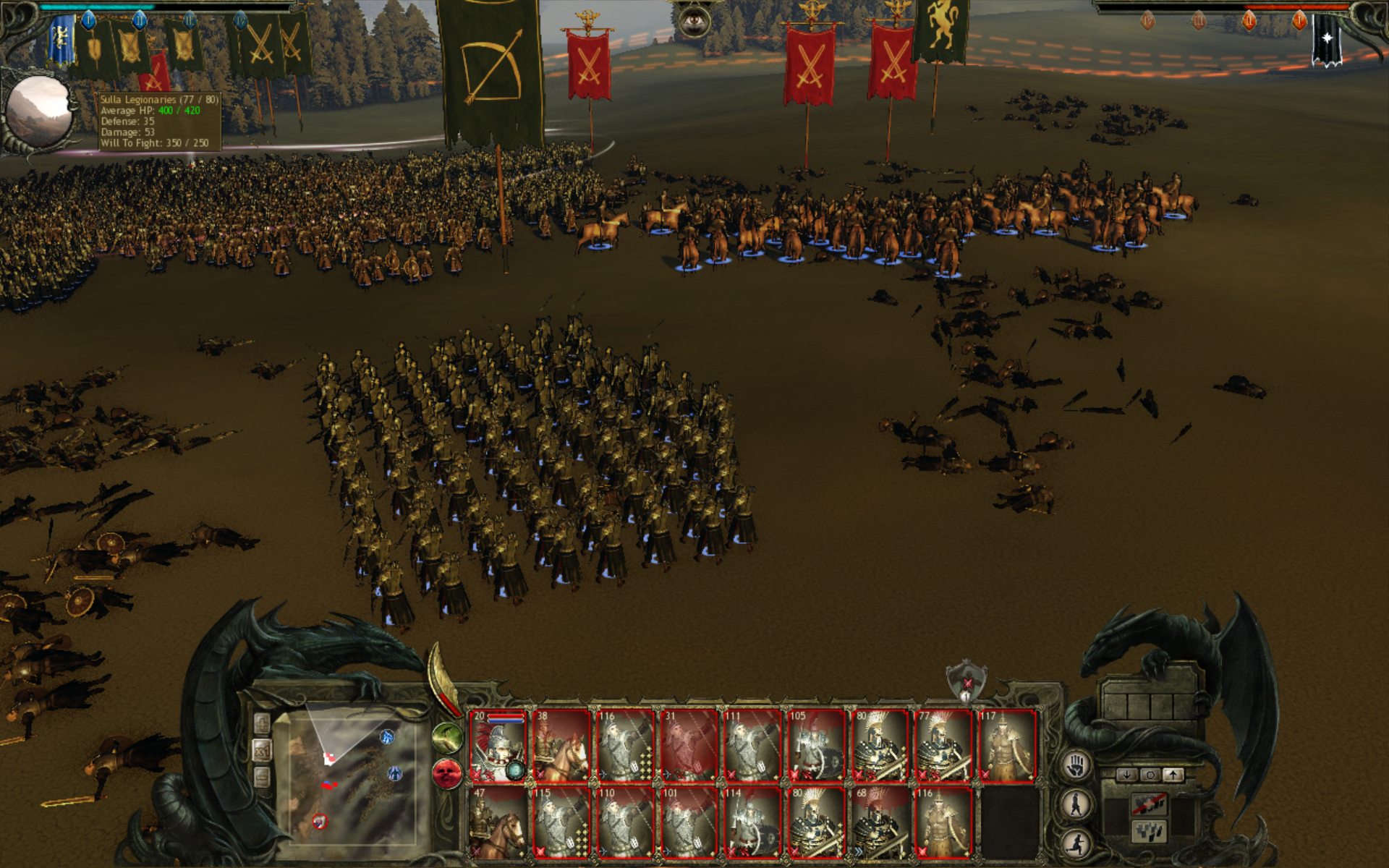
Task: Select the shield spearman card numbered 105
Action: [x=816, y=746]
